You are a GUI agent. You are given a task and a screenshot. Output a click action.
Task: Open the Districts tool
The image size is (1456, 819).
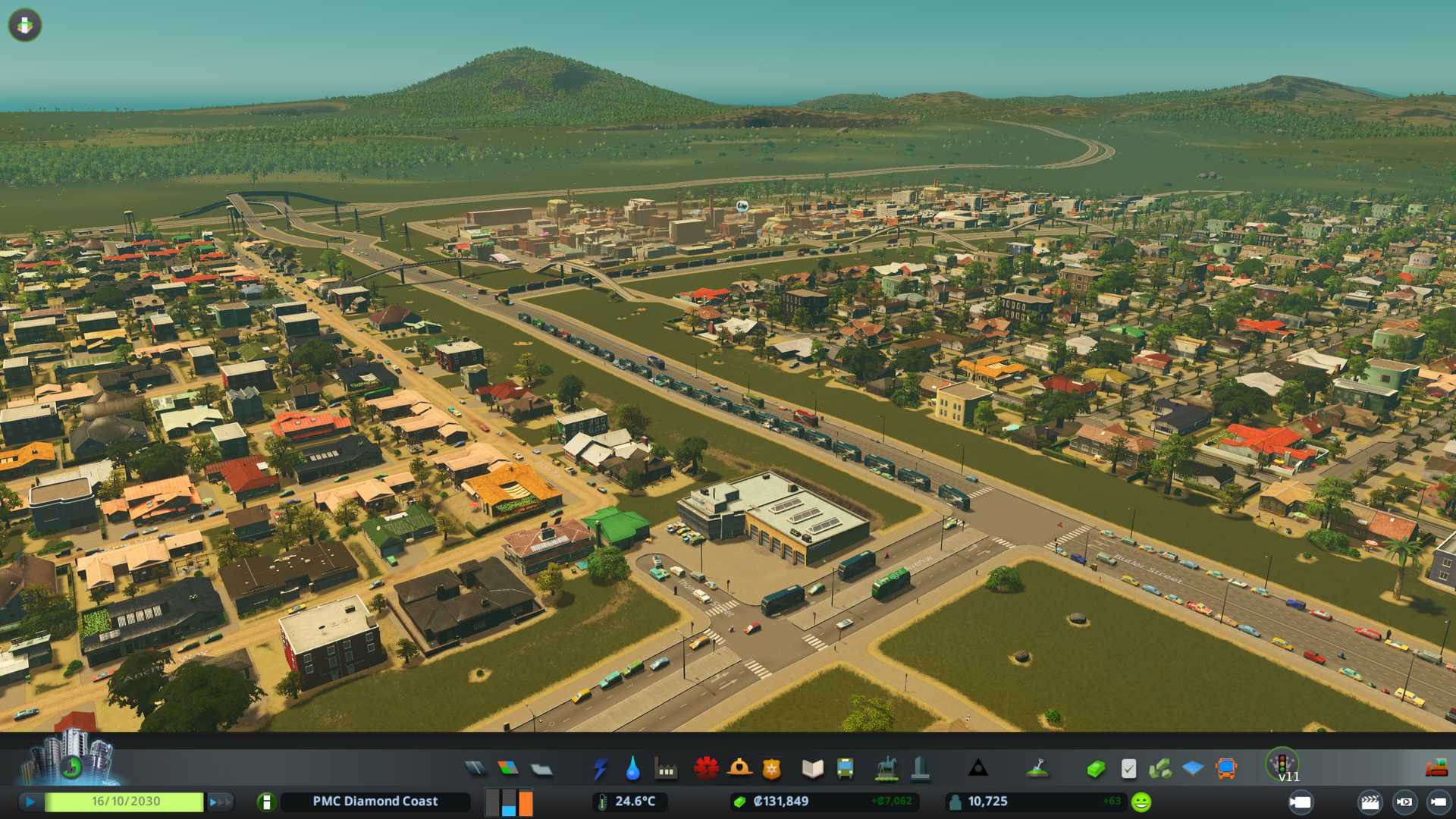(x=541, y=769)
